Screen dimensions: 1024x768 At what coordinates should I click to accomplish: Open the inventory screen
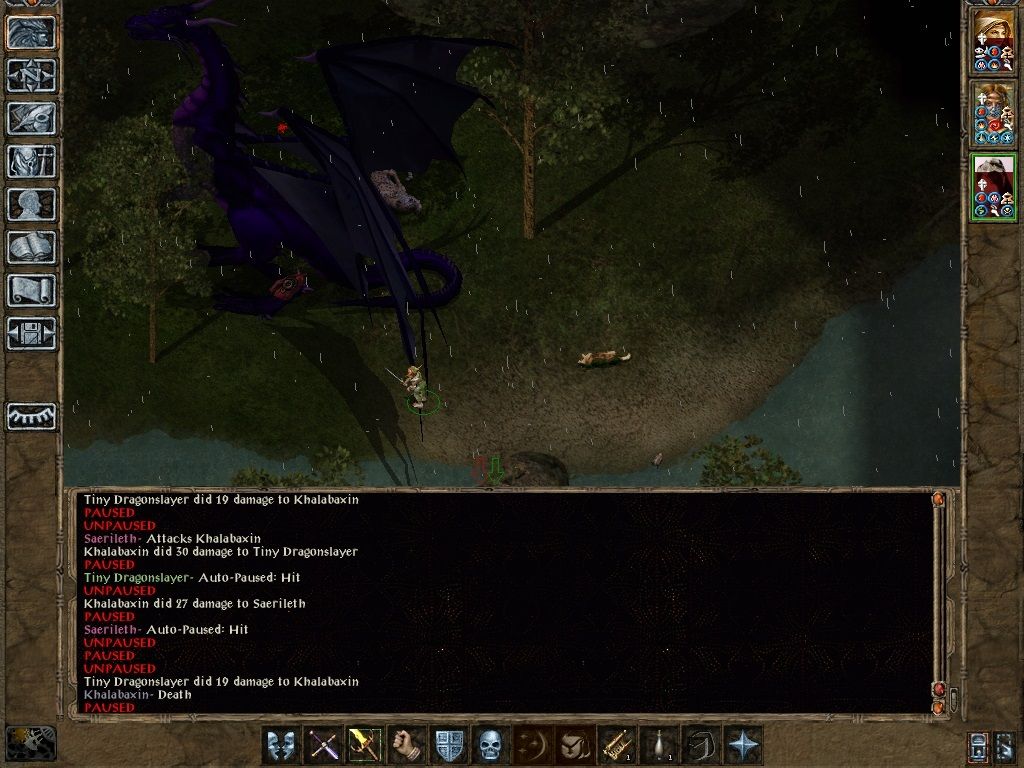(x=31, y=161)
